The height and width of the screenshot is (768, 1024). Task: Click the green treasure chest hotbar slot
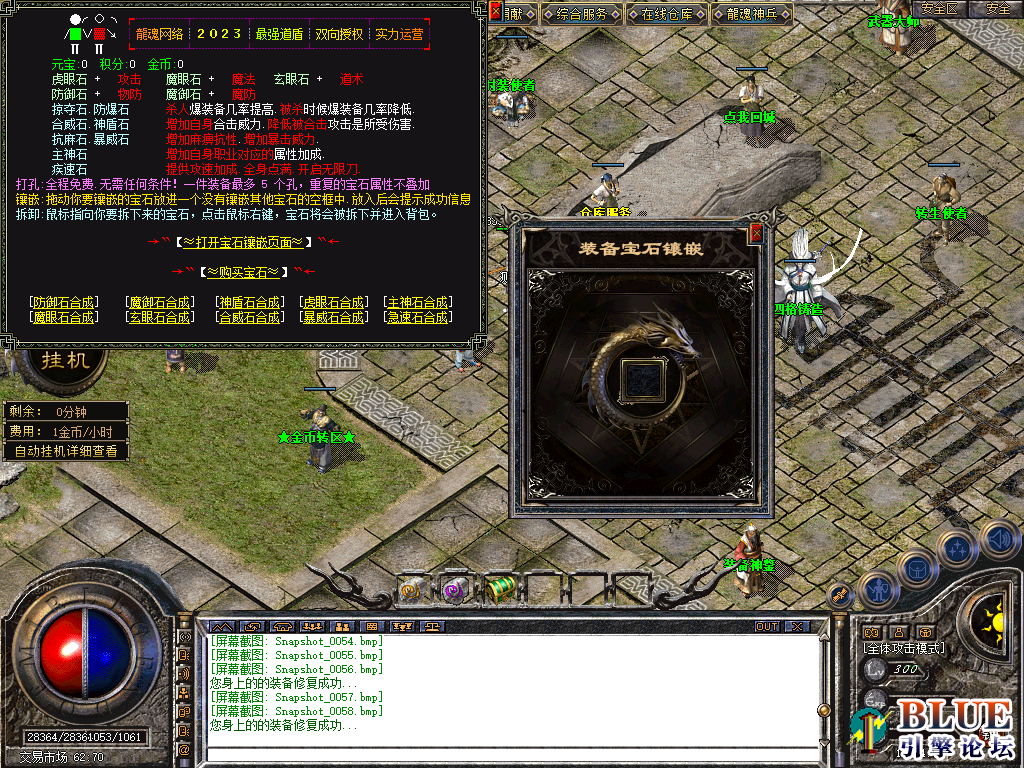[500, 589]
